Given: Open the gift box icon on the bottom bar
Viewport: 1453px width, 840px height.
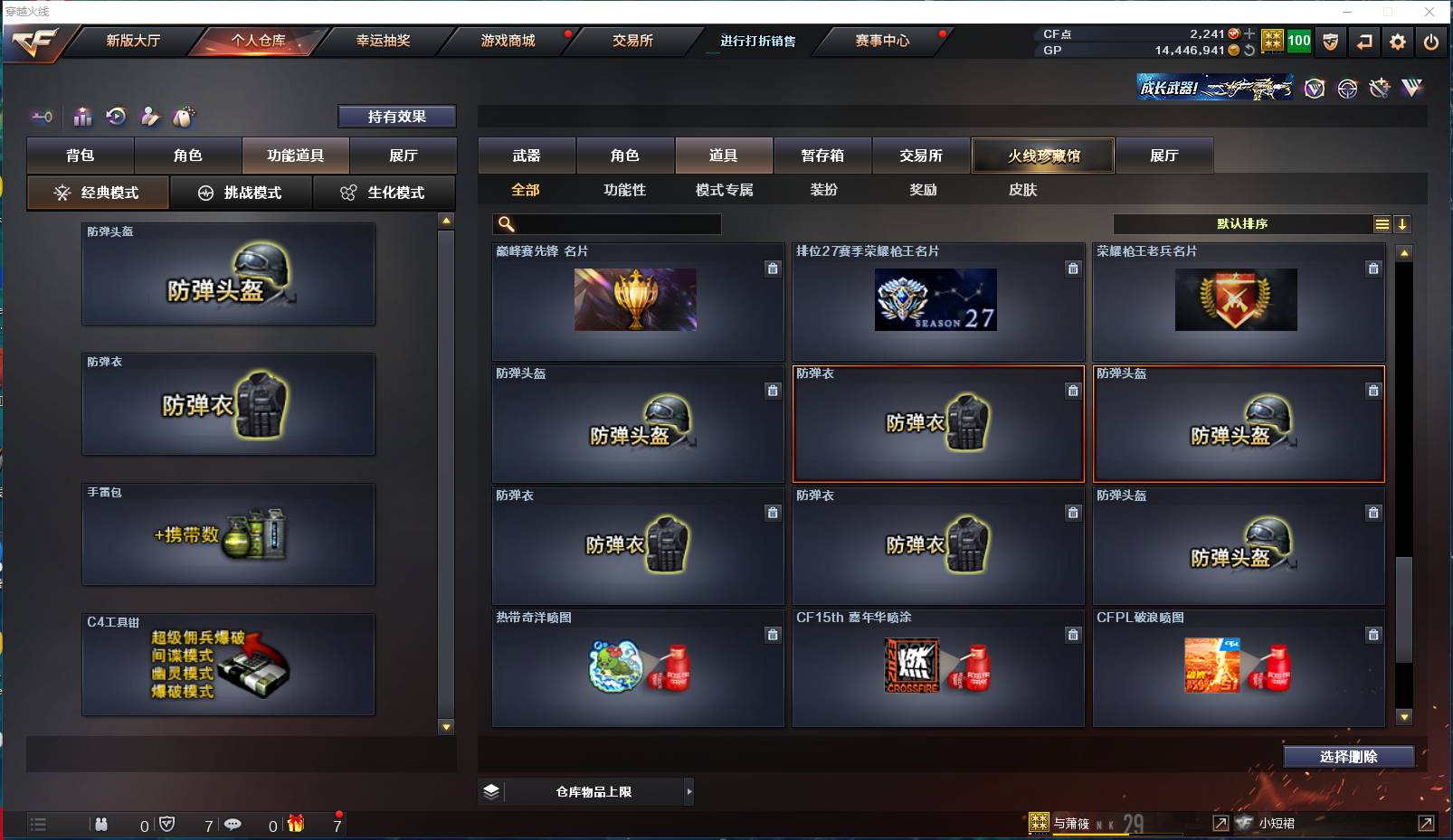Looking at the screenshot, I should 295,825.
